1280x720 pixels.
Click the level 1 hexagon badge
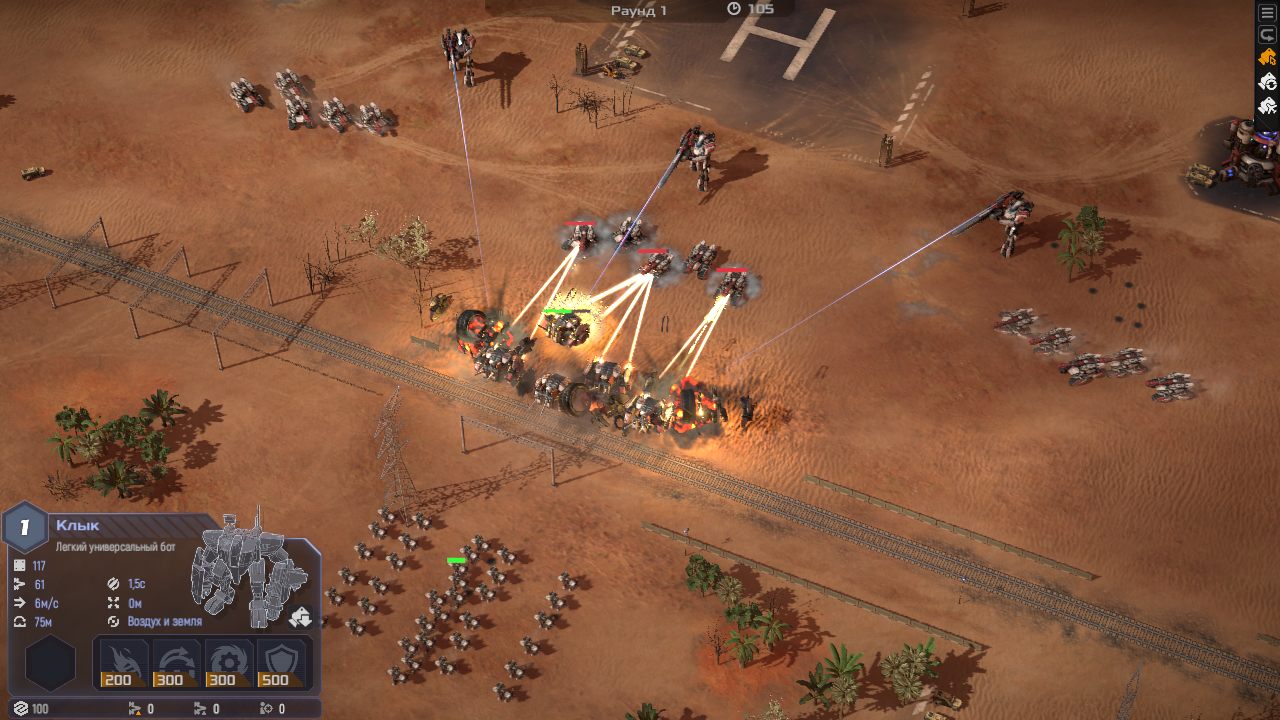point(26,527)
